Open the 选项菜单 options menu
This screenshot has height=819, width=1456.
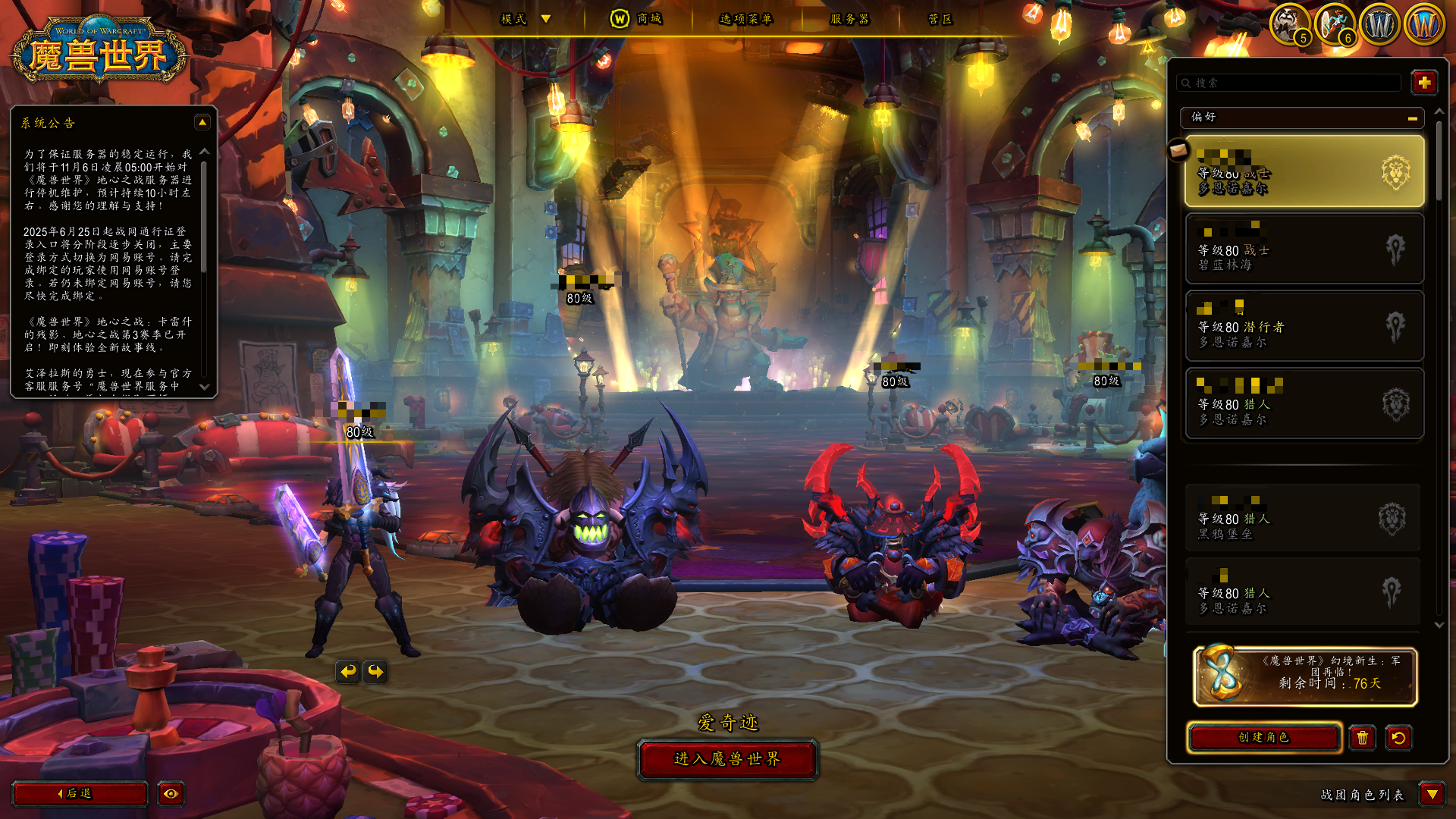point(745,19)
